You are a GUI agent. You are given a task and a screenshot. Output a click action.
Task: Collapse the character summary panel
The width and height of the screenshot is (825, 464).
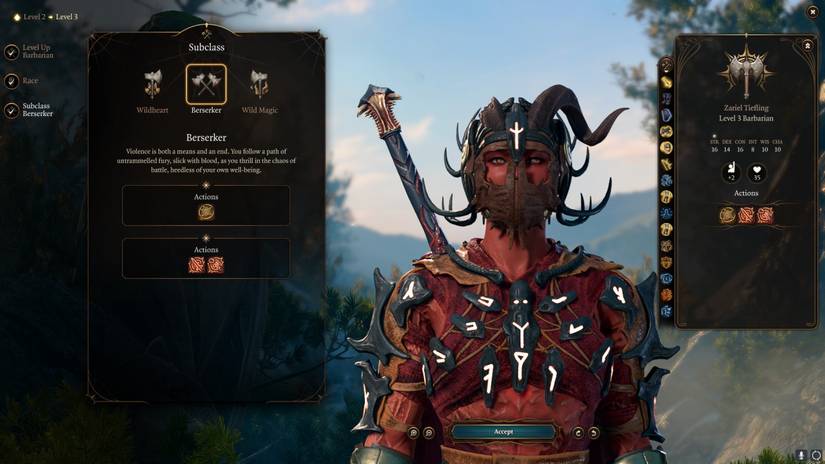(807, 45)
